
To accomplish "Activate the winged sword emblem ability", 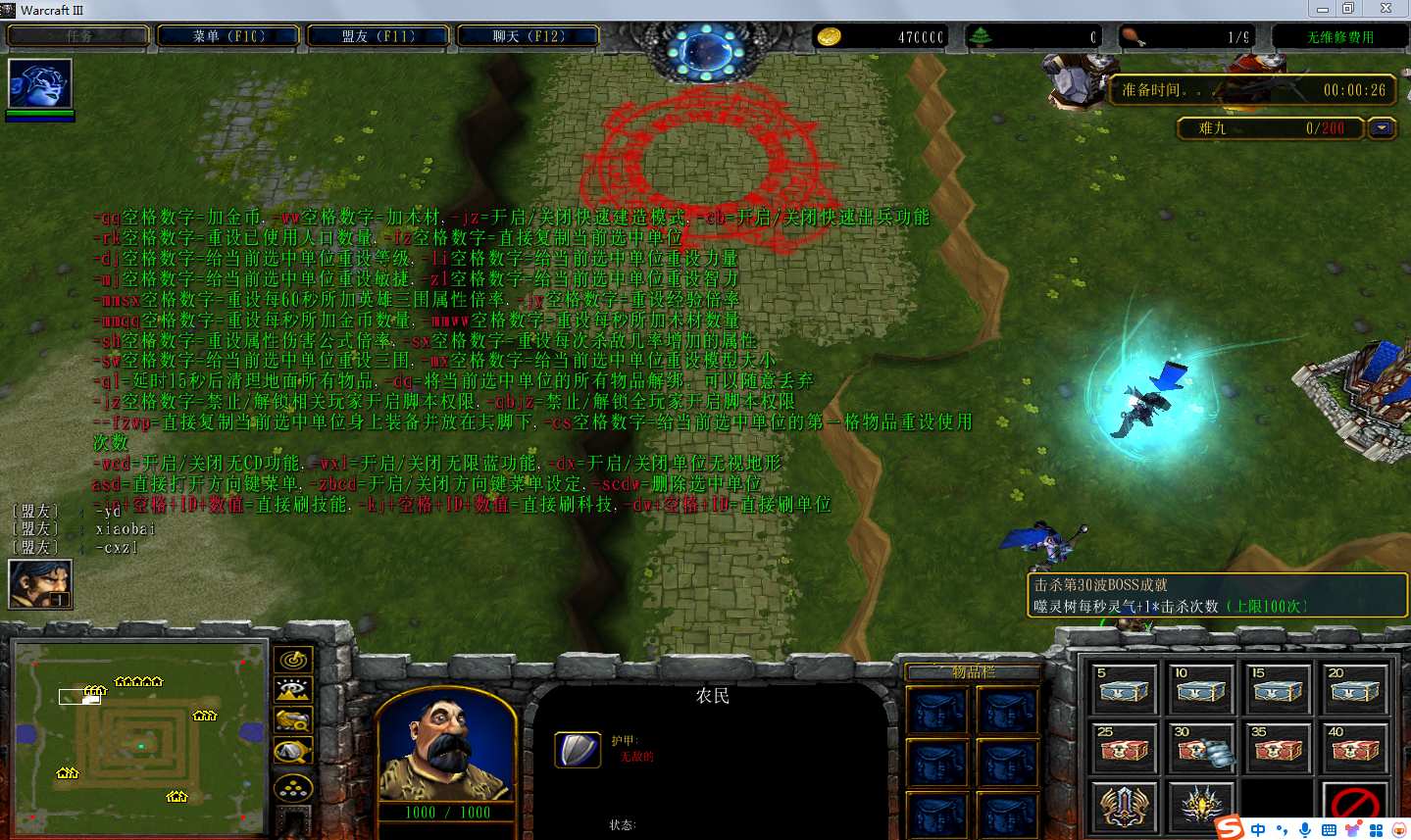I will (x=1124, y=807).
